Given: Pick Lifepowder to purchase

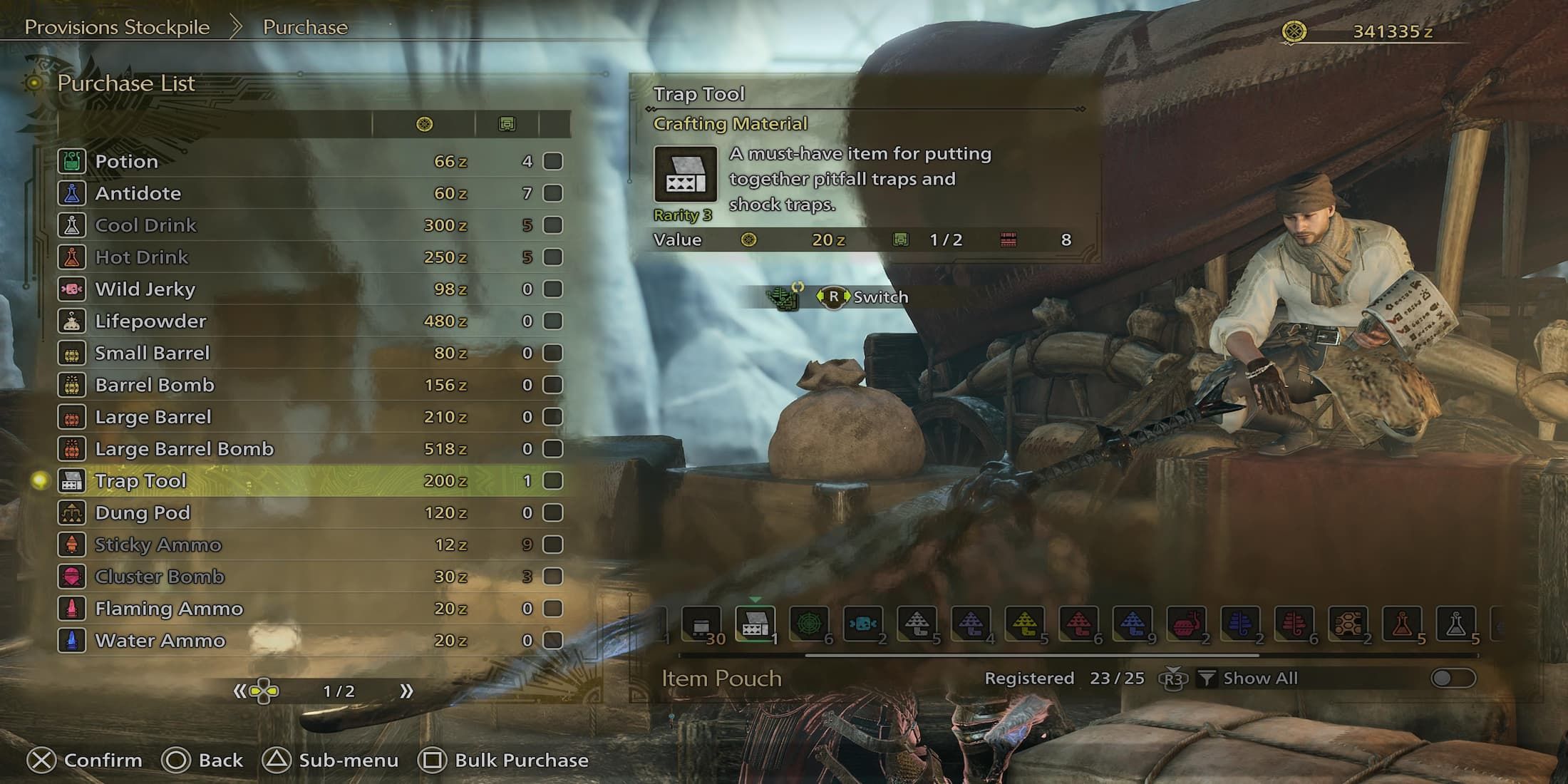Looking at the screenshot, I should click(150, 321).
